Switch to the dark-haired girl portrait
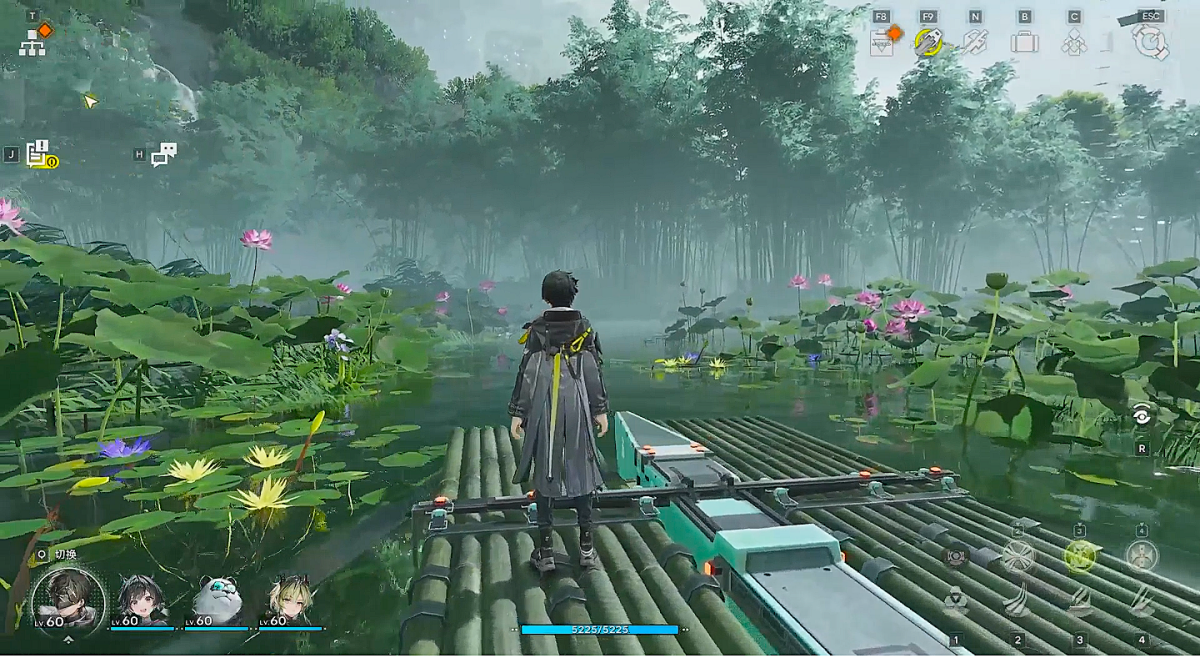Viewport: 1200px width, 658px height. point(143,601)
